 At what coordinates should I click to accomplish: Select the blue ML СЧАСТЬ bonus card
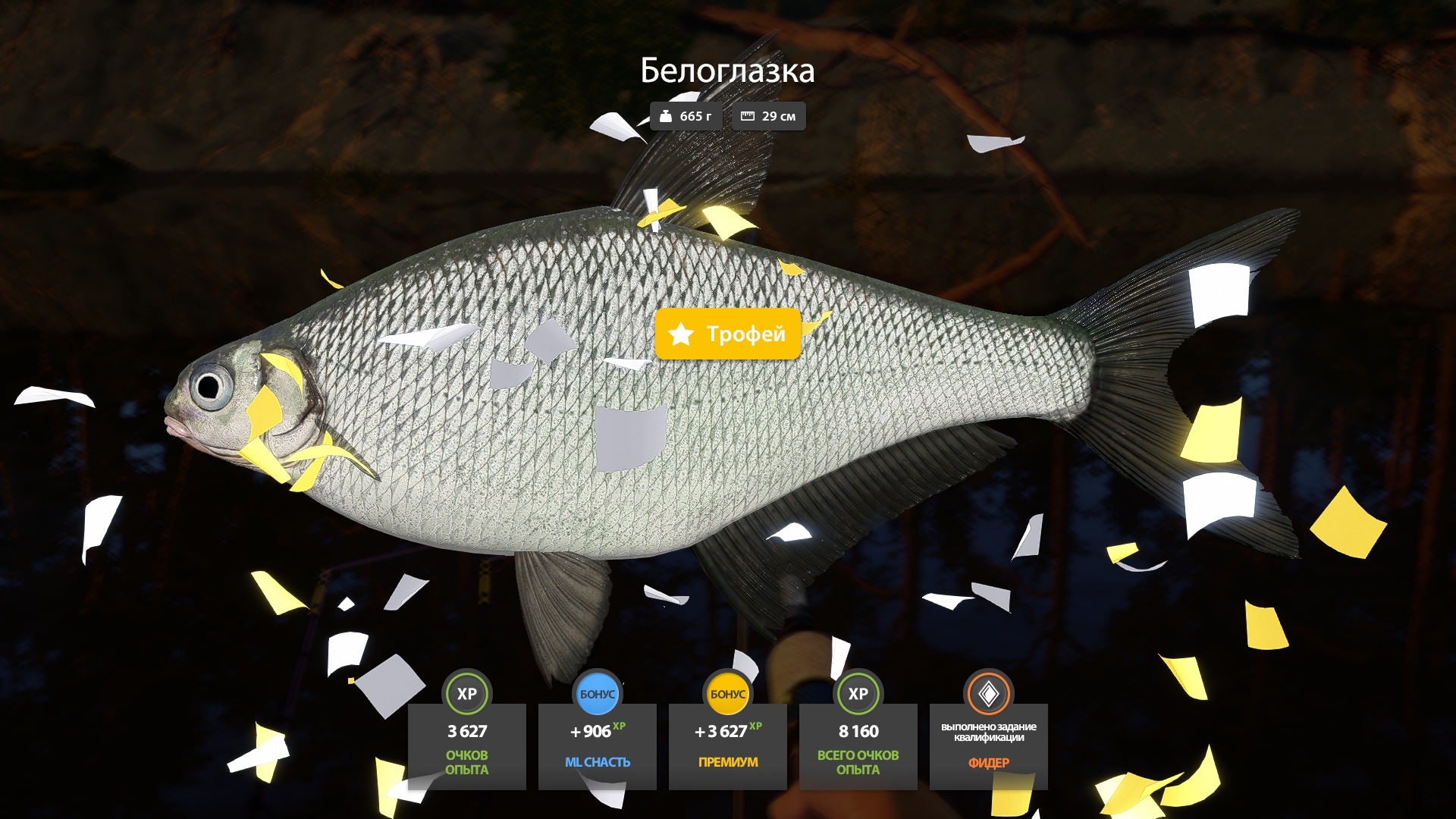point(597,745)
